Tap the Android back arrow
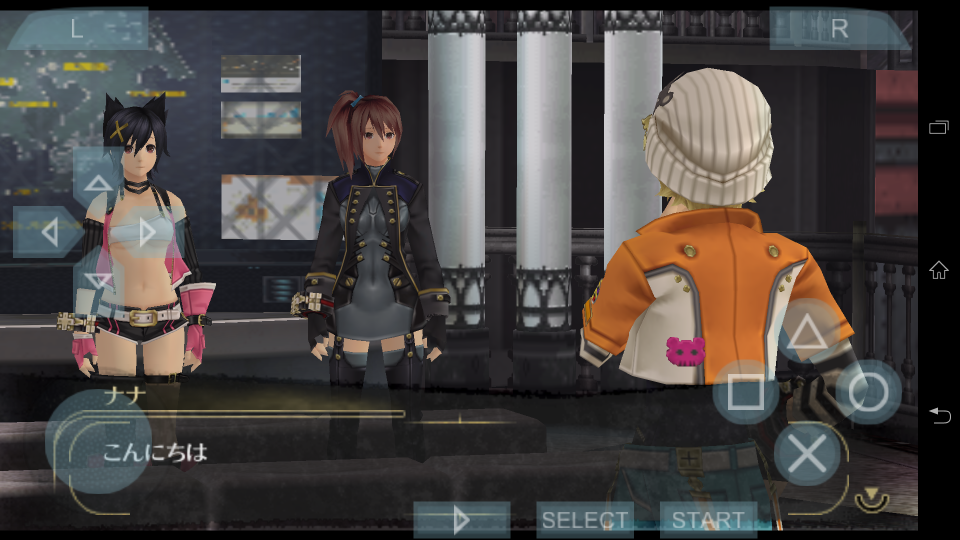Viewport: 960px width, 540px height. click(939, 415)
